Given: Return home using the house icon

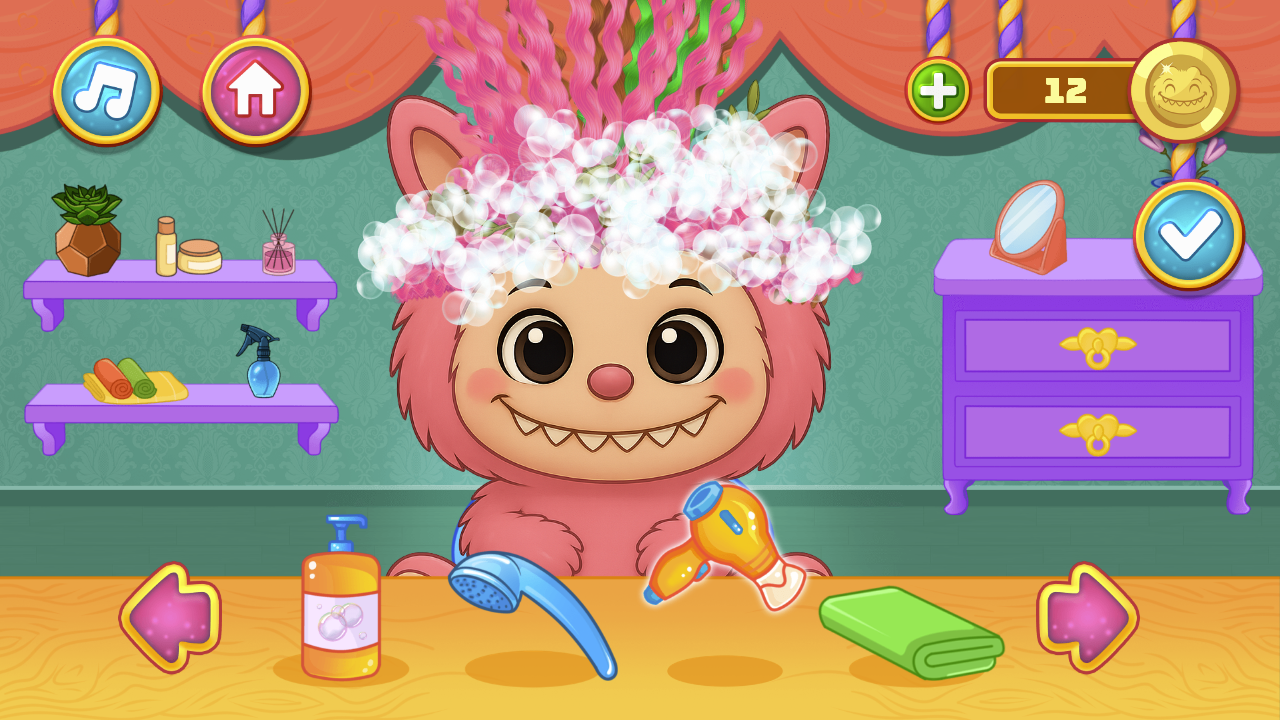Looking at the screenshot, I should click(x=255, y=90).
